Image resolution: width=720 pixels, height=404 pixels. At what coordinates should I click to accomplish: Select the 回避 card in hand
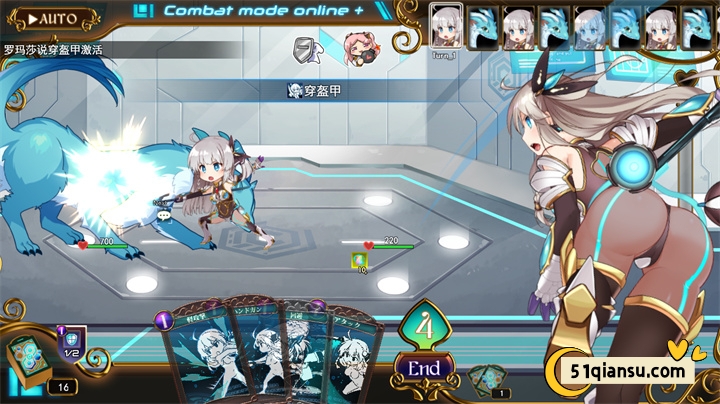[x=306, y=357]
